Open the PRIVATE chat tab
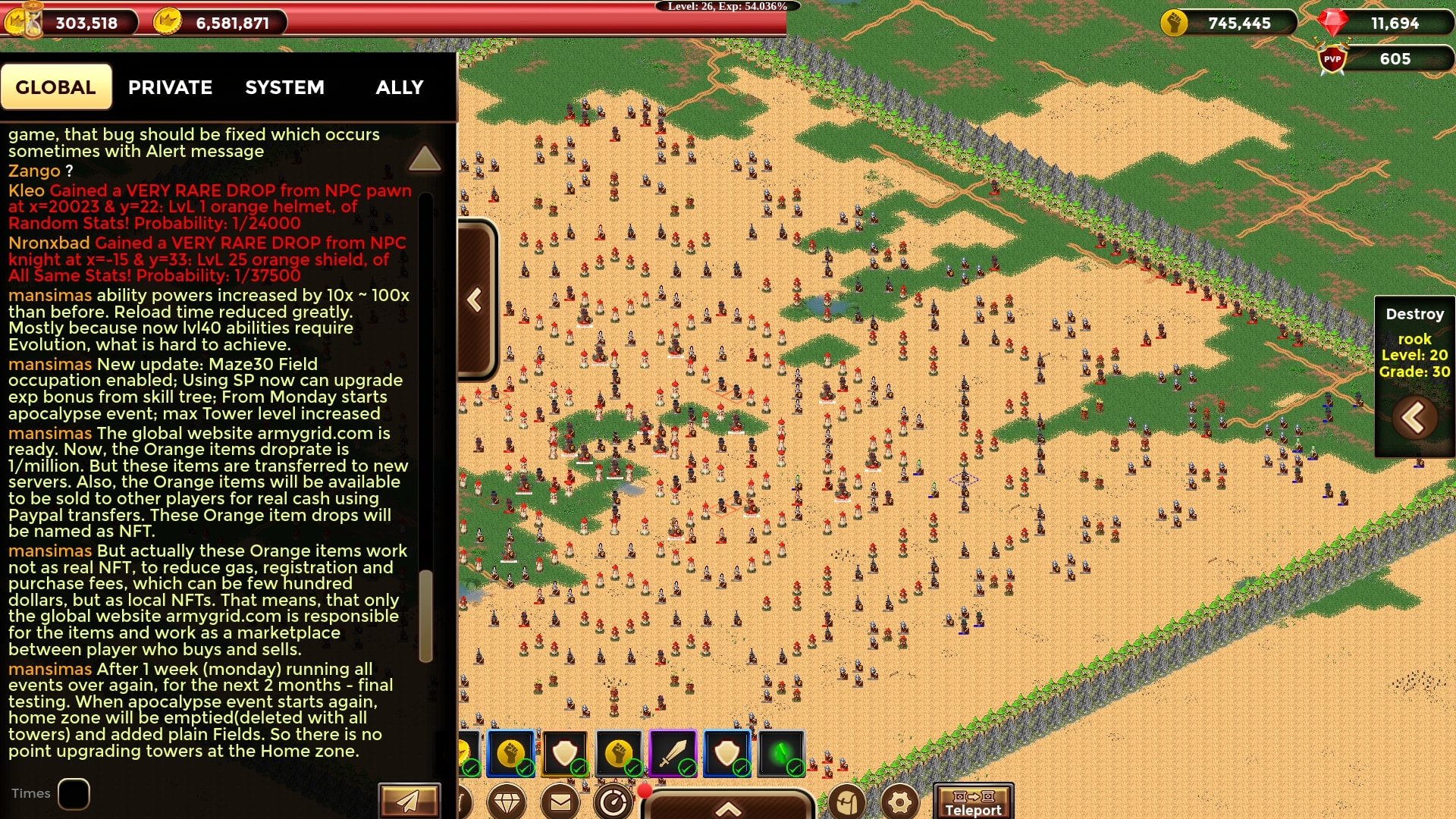The height and width of the screenshot is (819, 1456). pyautogui.click(x=170, y=87)
